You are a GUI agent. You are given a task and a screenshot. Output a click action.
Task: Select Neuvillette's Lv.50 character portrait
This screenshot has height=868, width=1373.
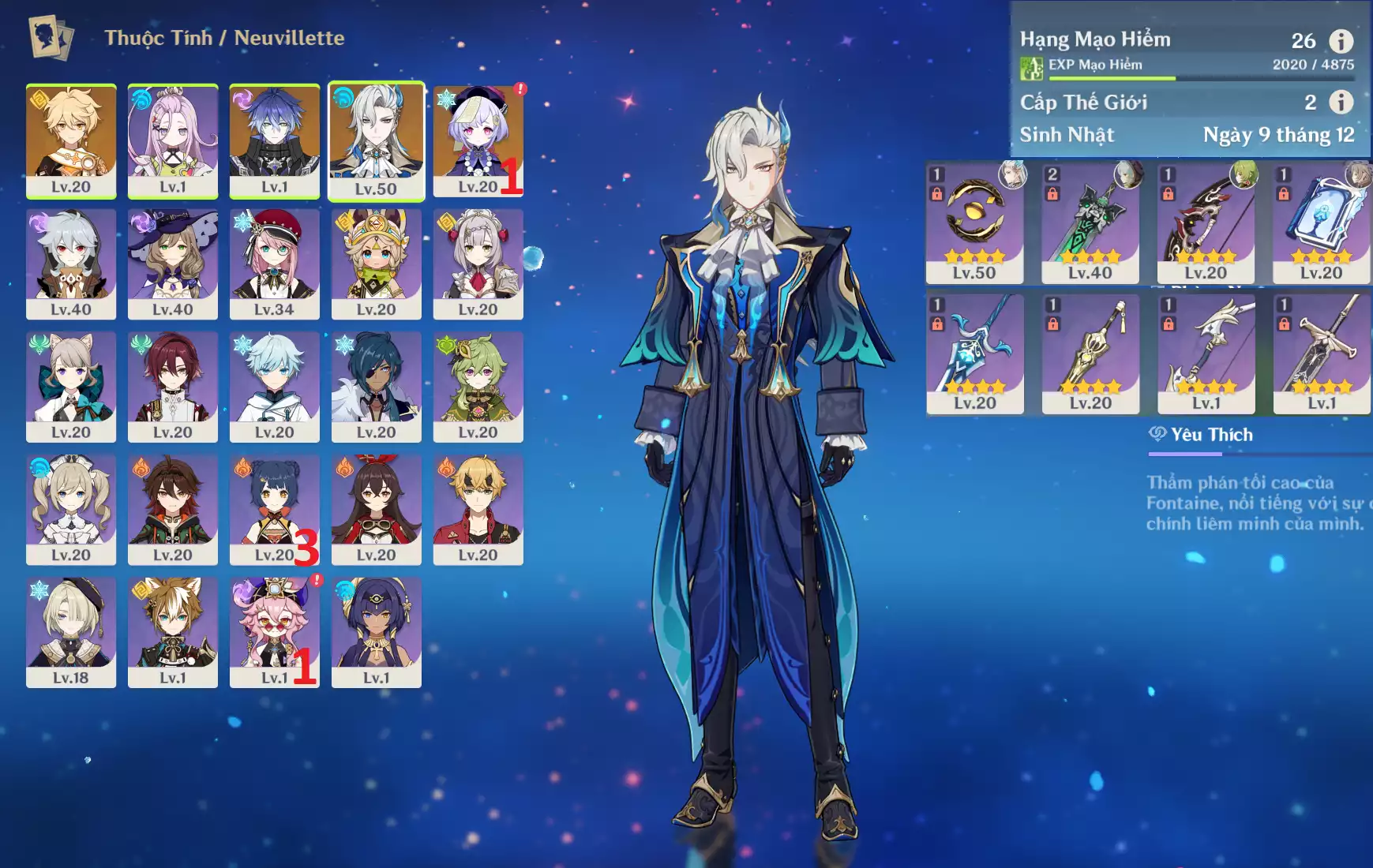click(376, 140)
